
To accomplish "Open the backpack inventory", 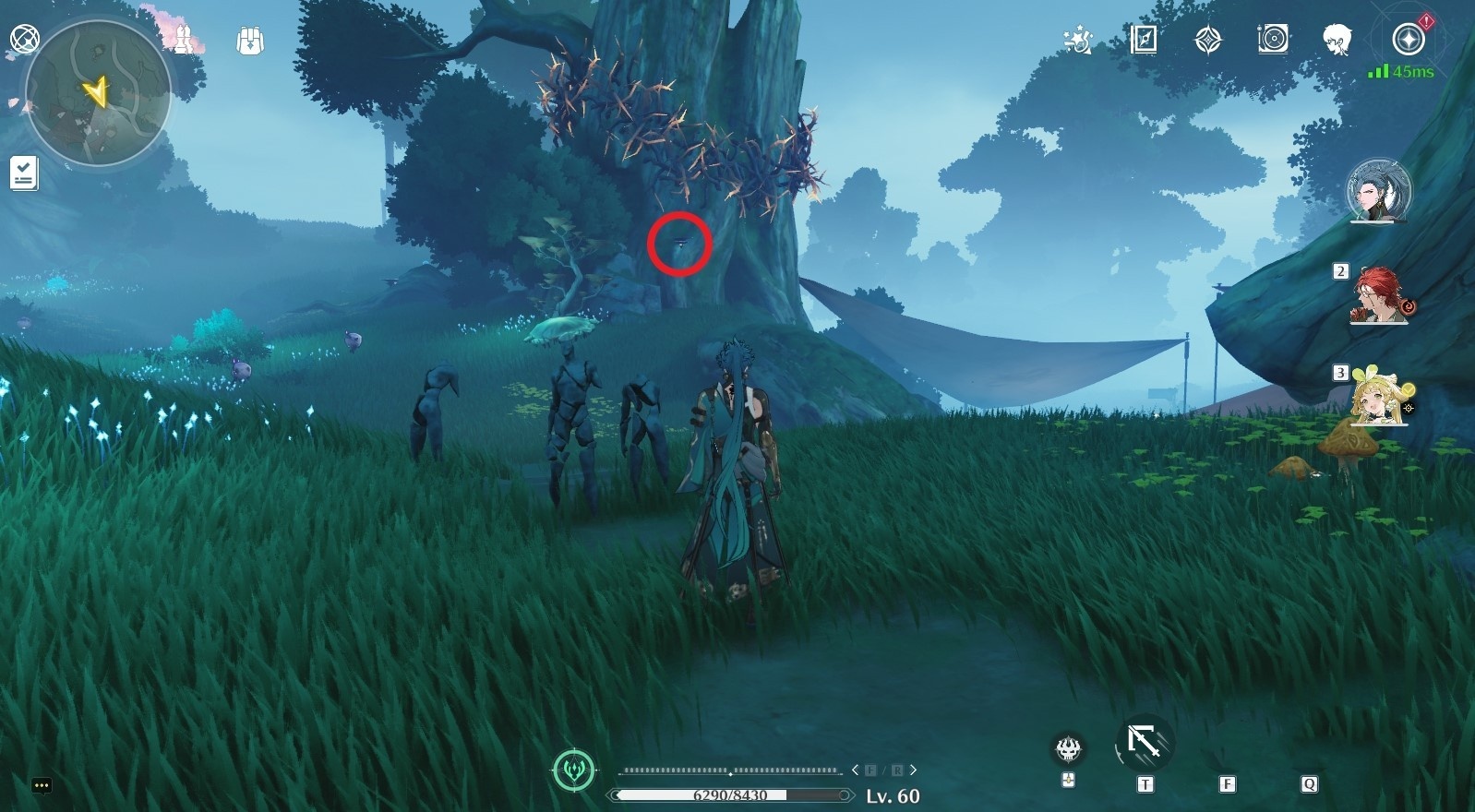I will tap(250, 41).
